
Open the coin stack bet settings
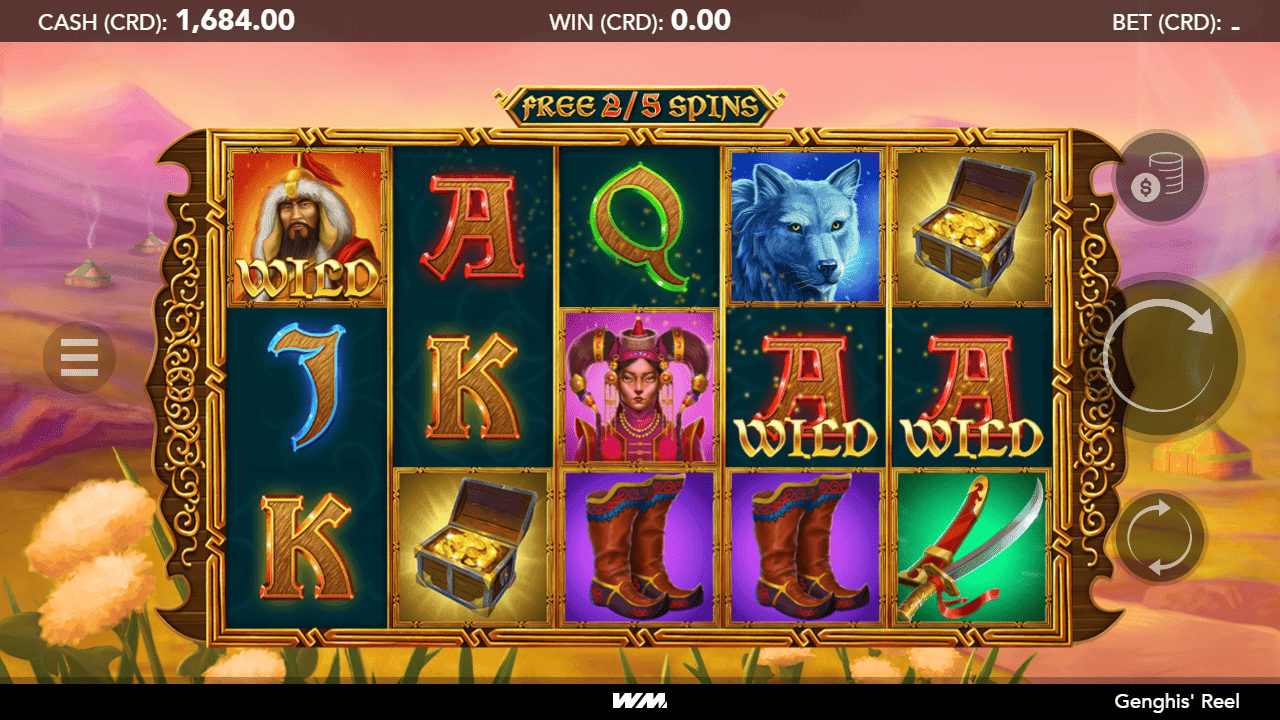click(x=1160, y=179)
